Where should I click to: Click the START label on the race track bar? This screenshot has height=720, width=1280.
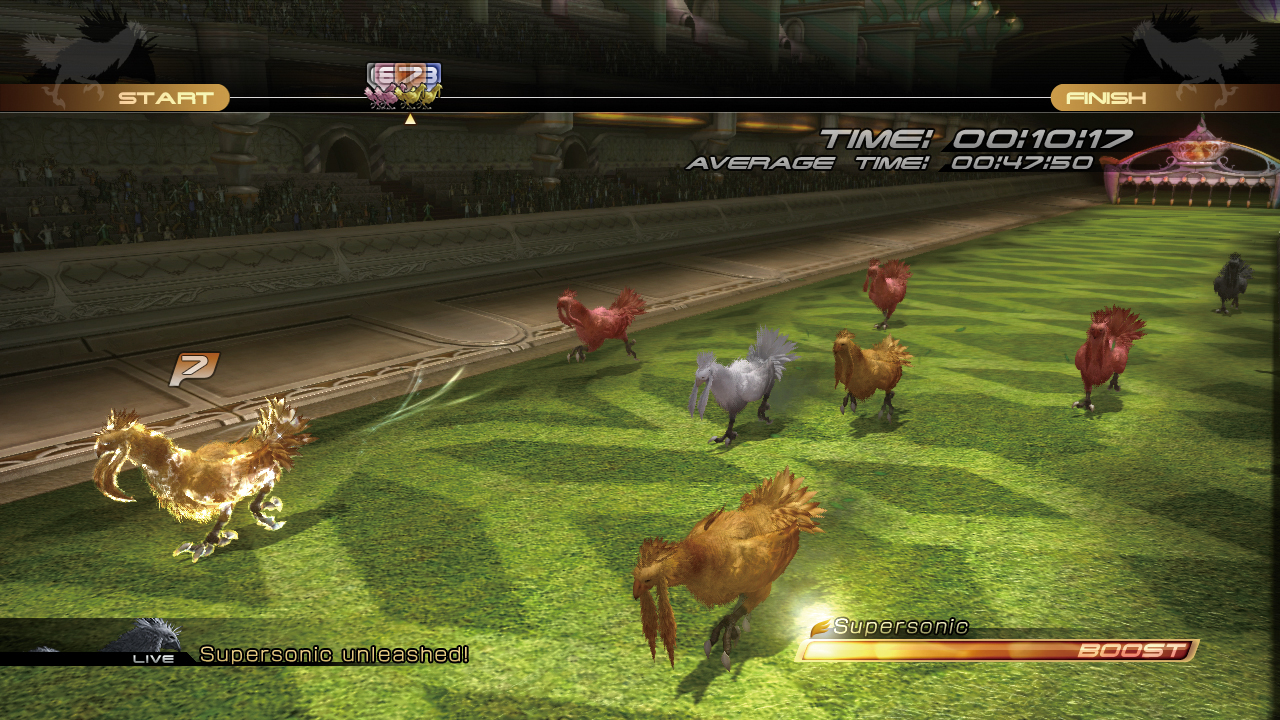[x=166, y=98]
